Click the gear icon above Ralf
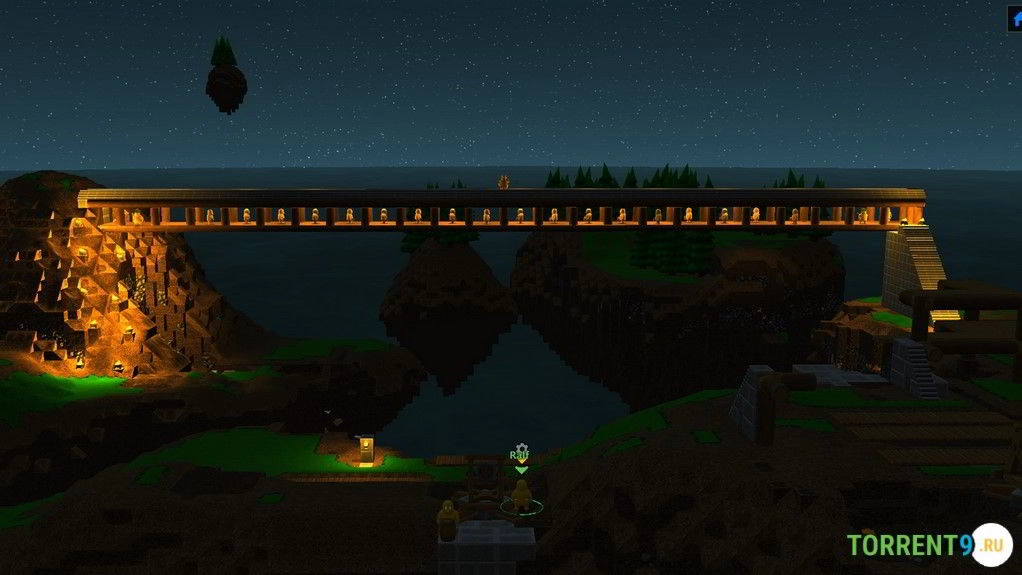This screenshot has height=575, width=1022. (x=520, y=450)
